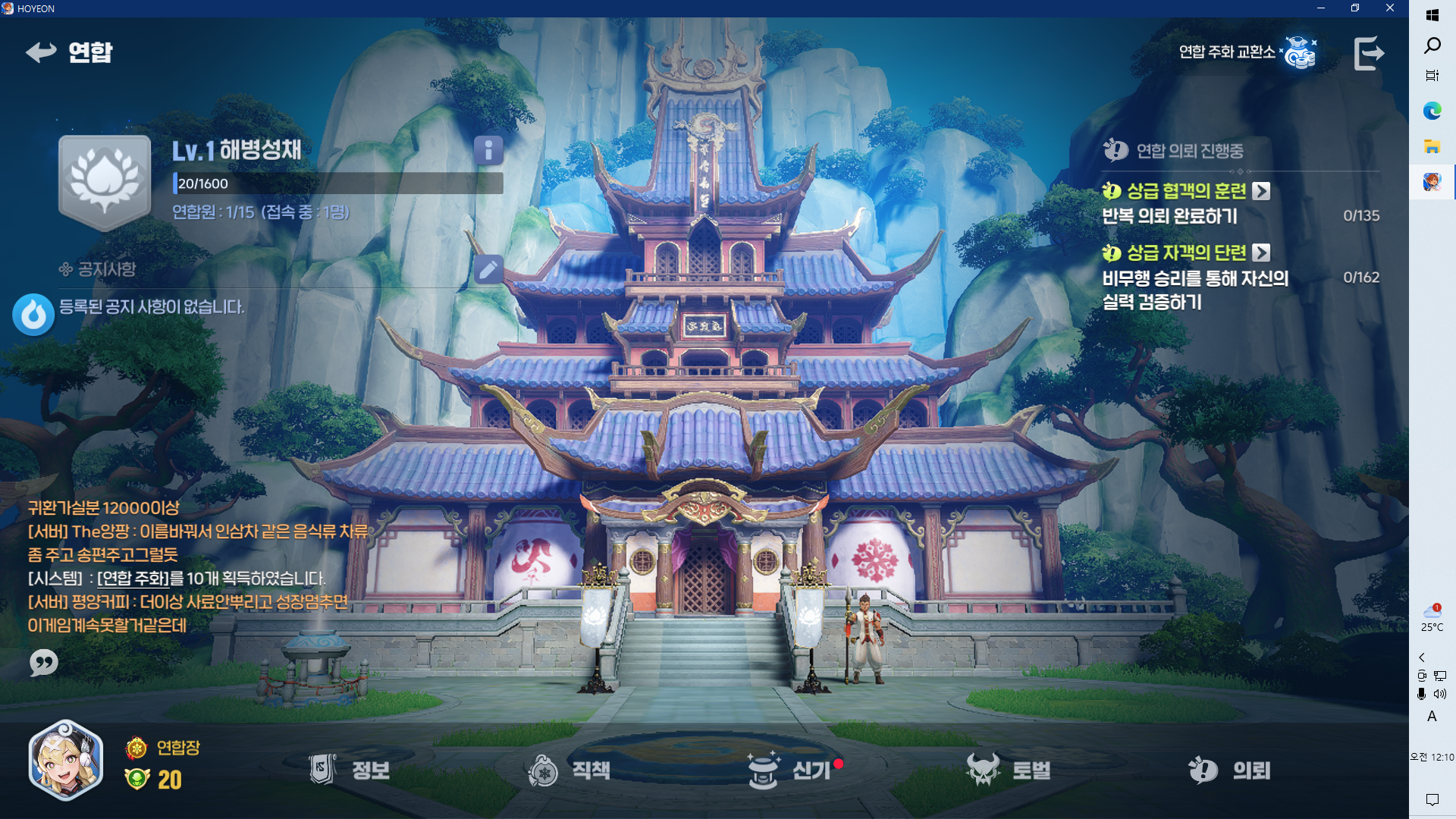Edit the 공지사항 notice with pencil icon
The width and height of the screenshot is (1456, 819).
click(x=488, y=269)
